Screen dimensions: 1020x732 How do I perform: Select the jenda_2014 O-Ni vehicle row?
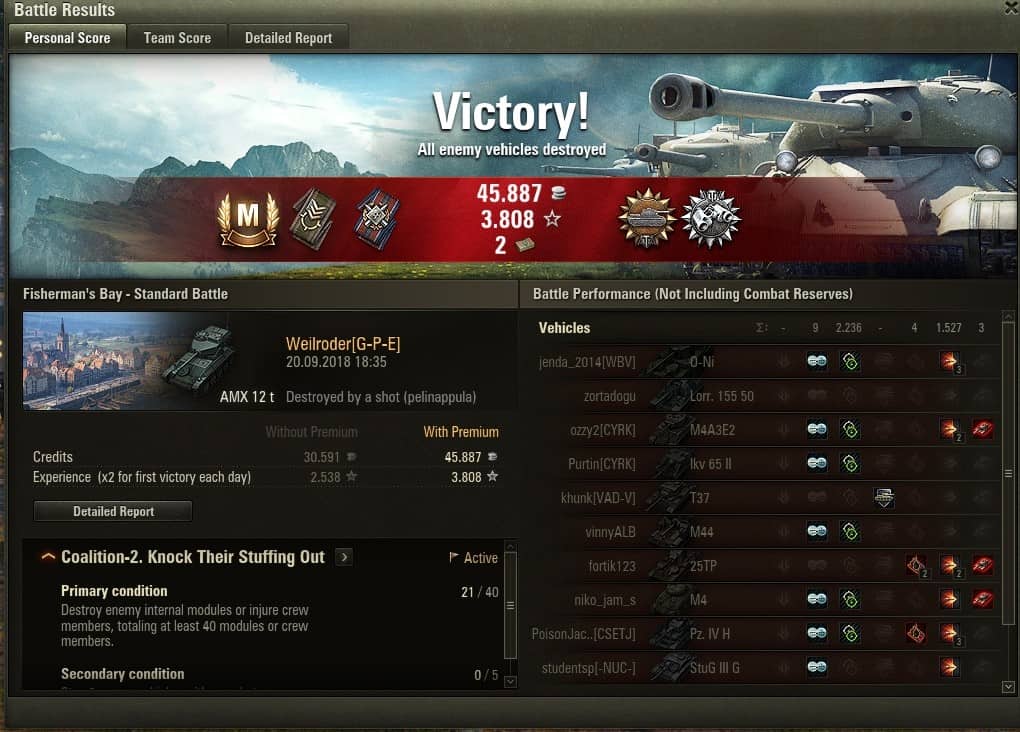tap(760, 362)
